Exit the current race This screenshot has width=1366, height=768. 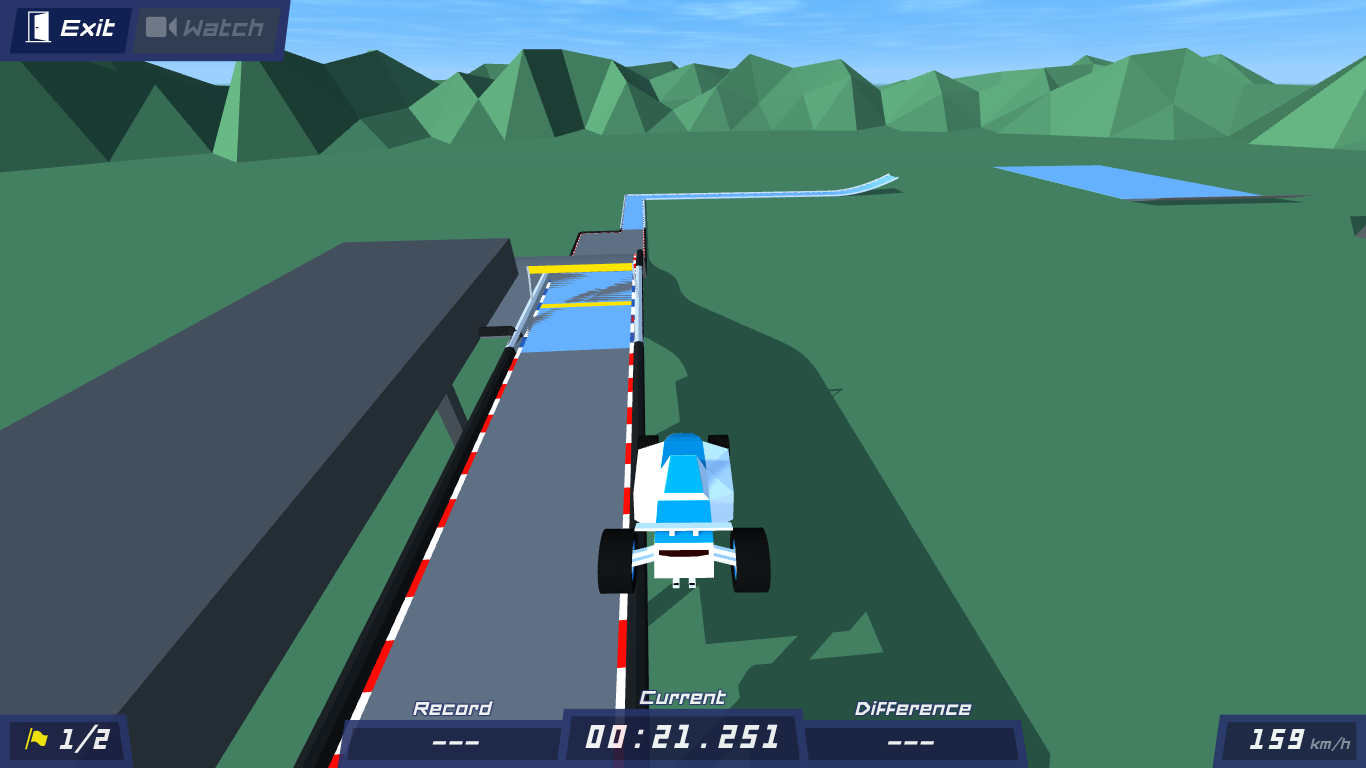pos(71,29)
